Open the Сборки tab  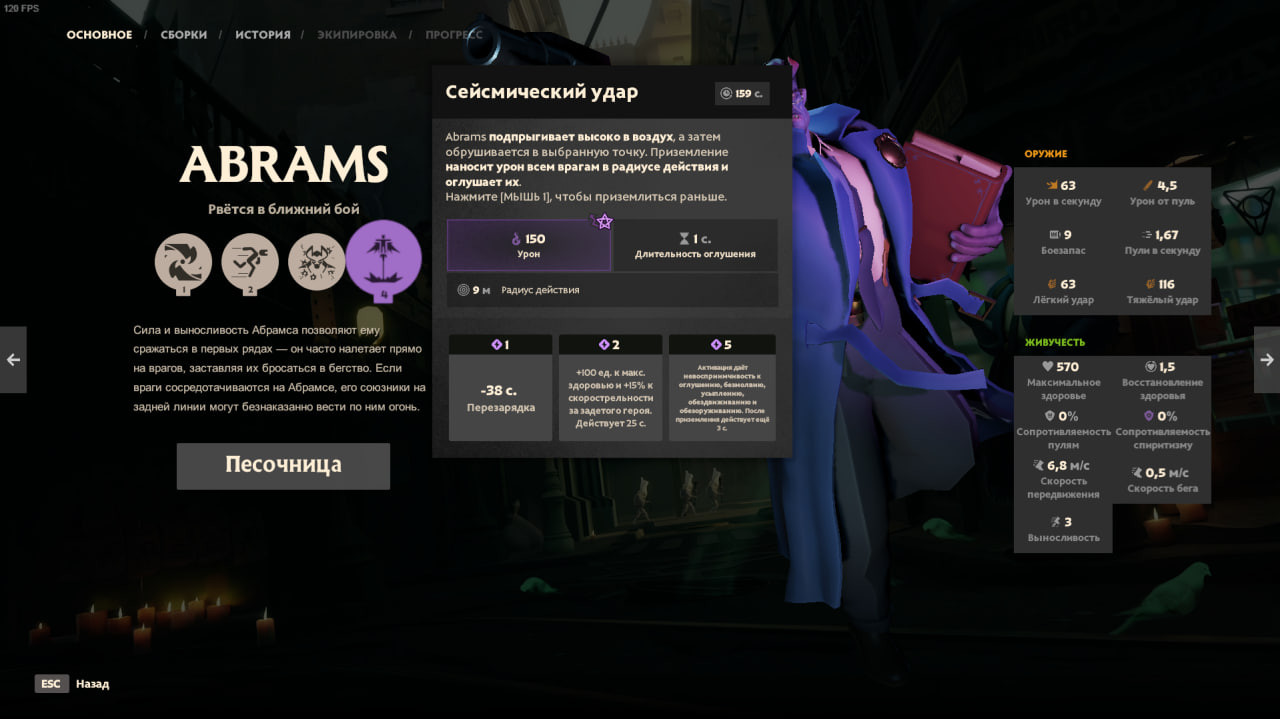pos(184,35)
